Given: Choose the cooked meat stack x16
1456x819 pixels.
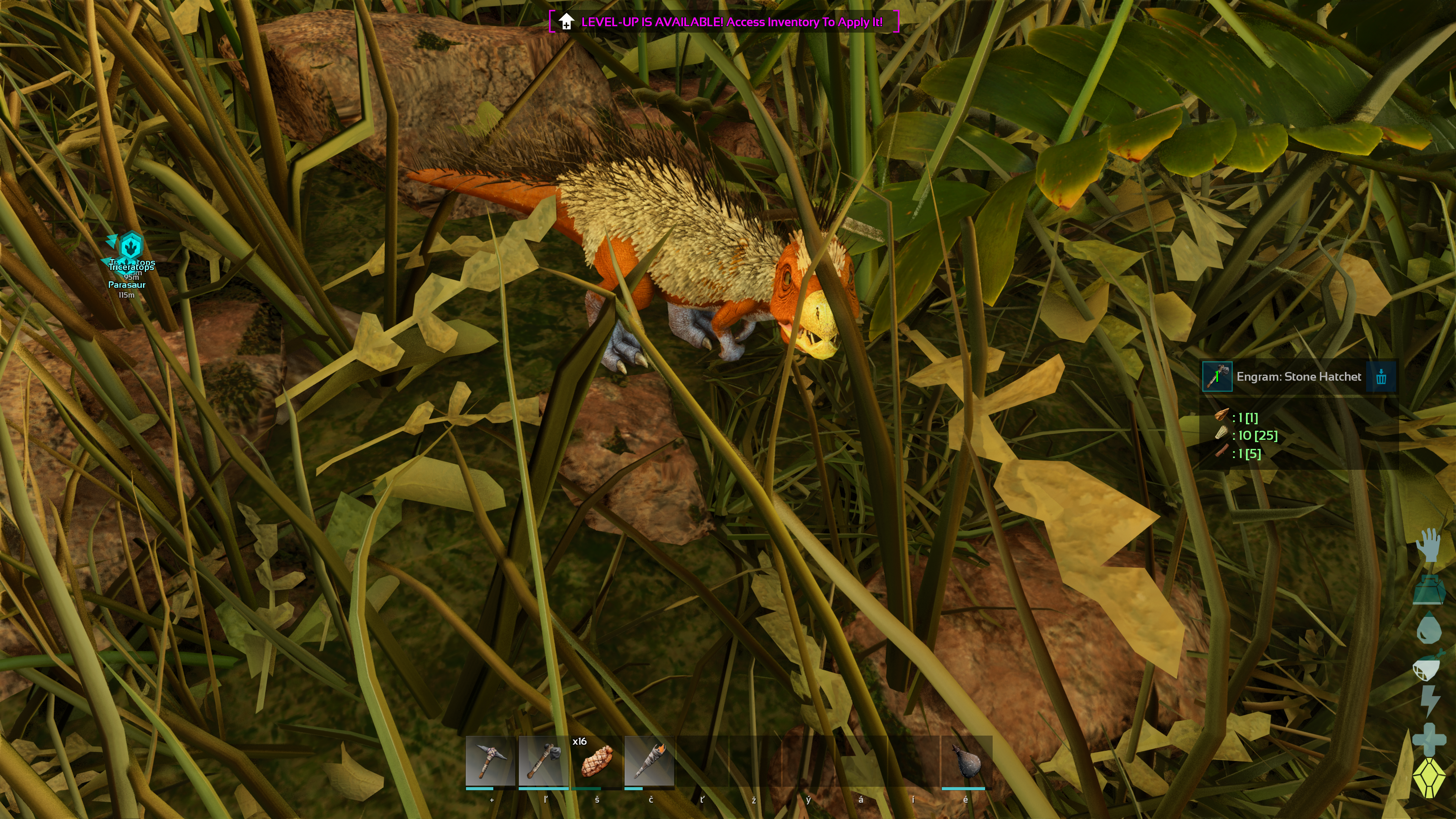Looking at the screenshot, I should click(x=596, y=761).
